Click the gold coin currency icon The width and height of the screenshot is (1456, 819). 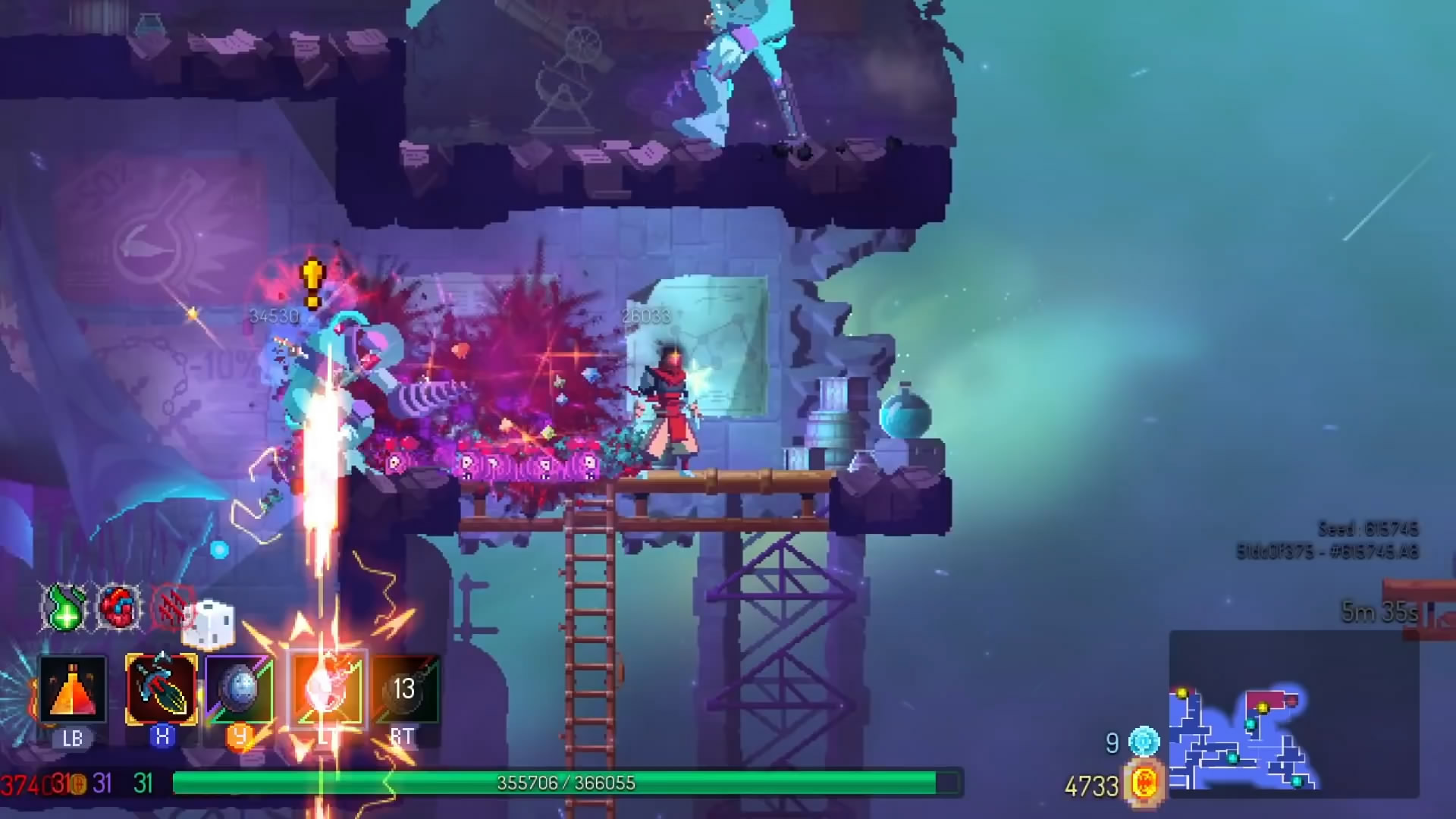pyautogui.click(x=1144, y=783)
